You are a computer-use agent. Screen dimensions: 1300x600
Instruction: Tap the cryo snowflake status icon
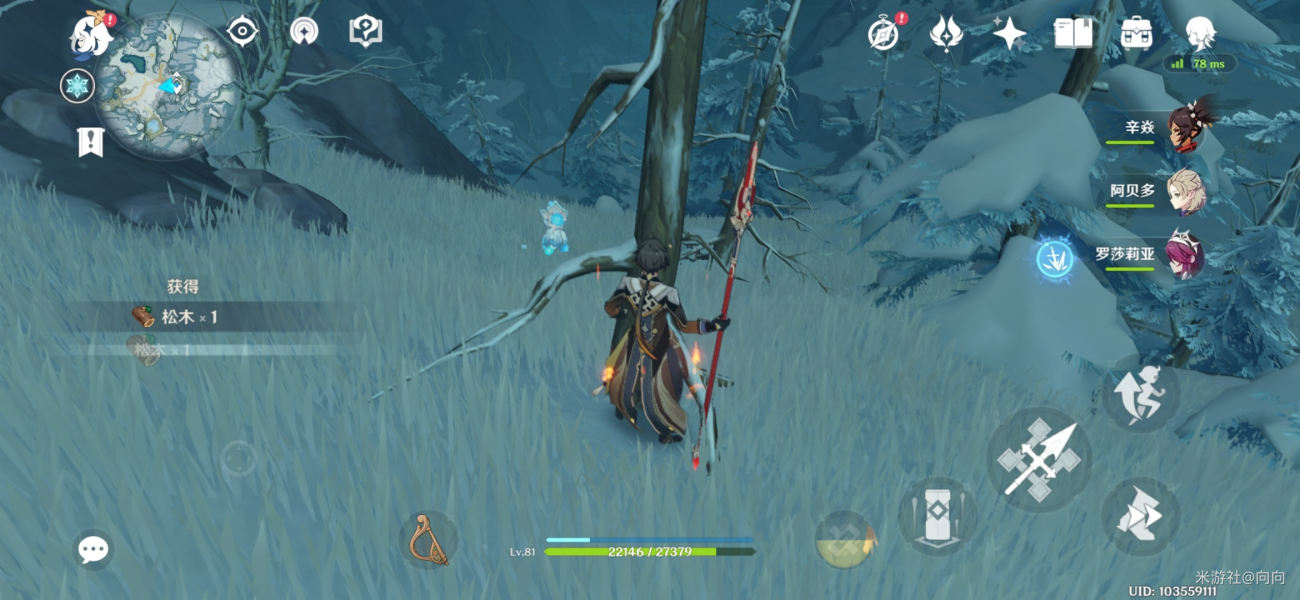coord(77,86)
